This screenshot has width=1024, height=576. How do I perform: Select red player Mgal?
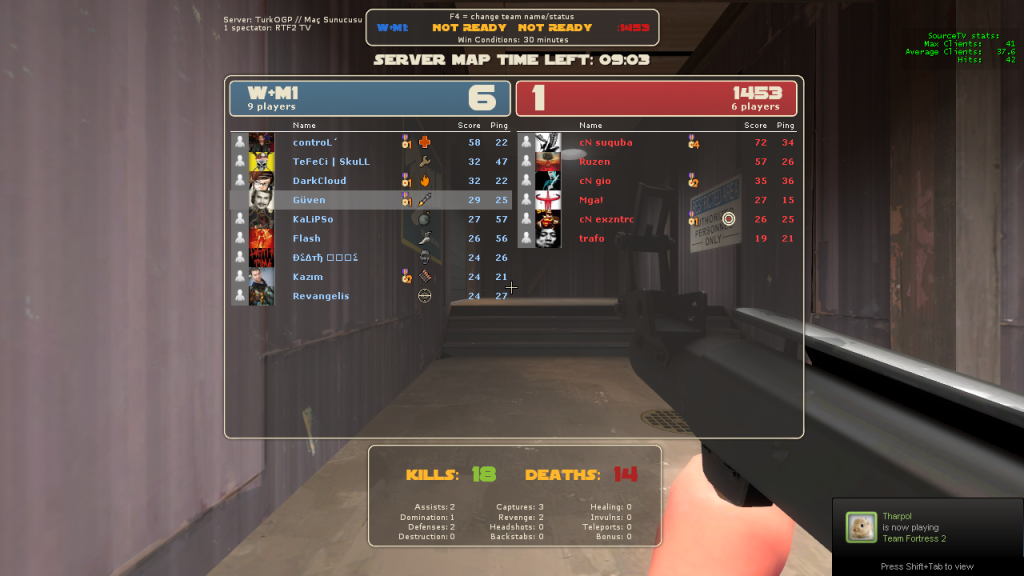pos(591,200)
